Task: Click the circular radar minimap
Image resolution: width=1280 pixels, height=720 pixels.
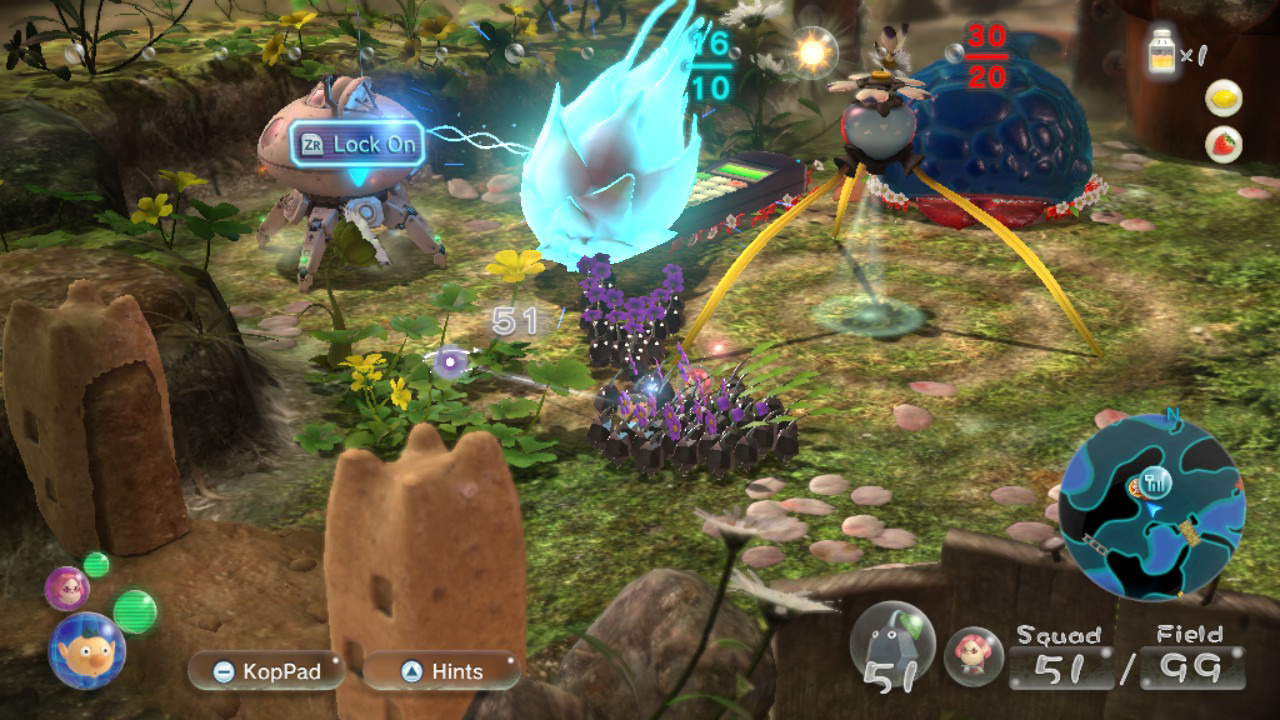Action: pyautogui.click(x=1150, y=500)
